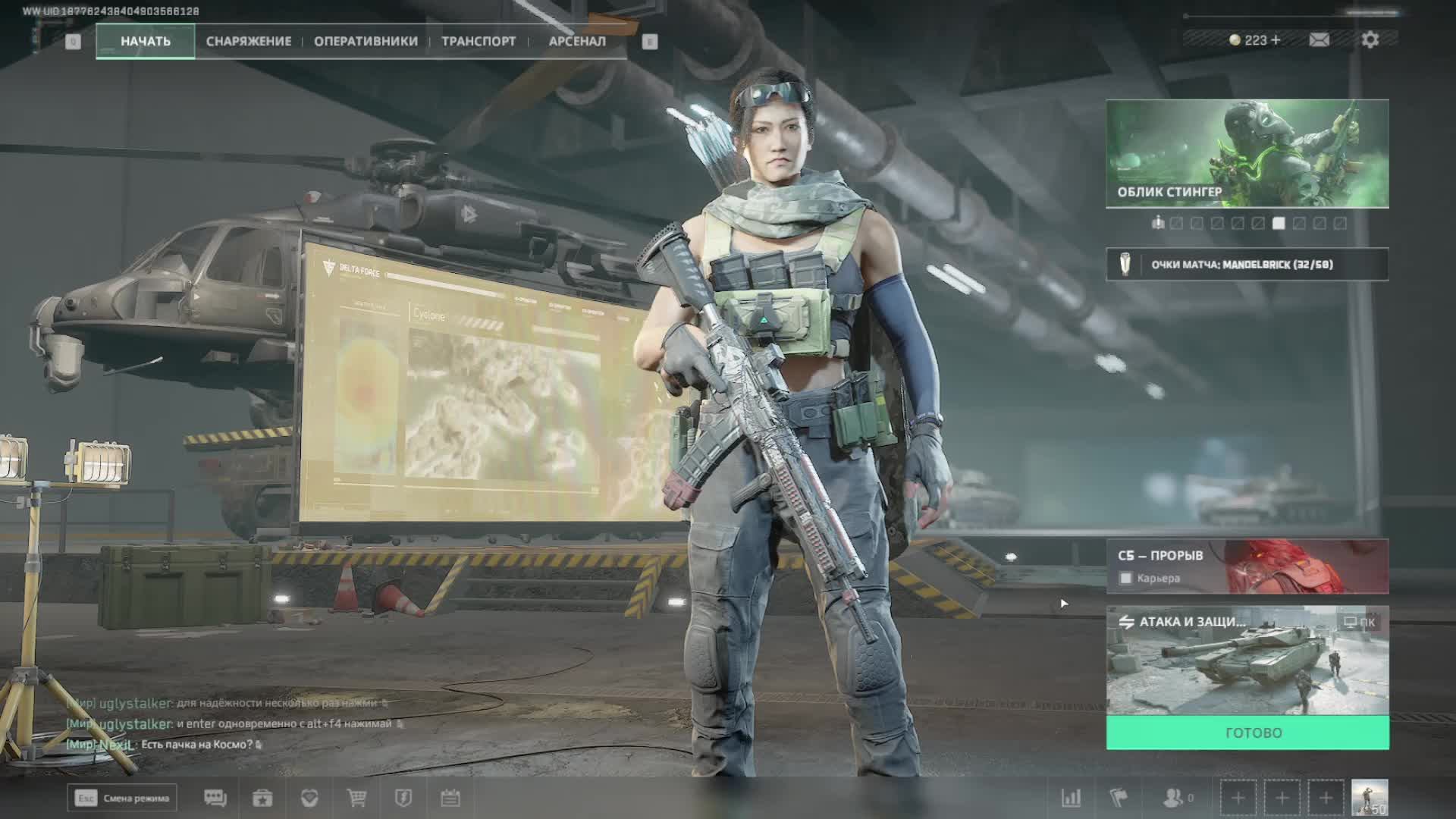
Task: Open the calendar events icon
Action: pyautogui.click(x=450, y=798)
